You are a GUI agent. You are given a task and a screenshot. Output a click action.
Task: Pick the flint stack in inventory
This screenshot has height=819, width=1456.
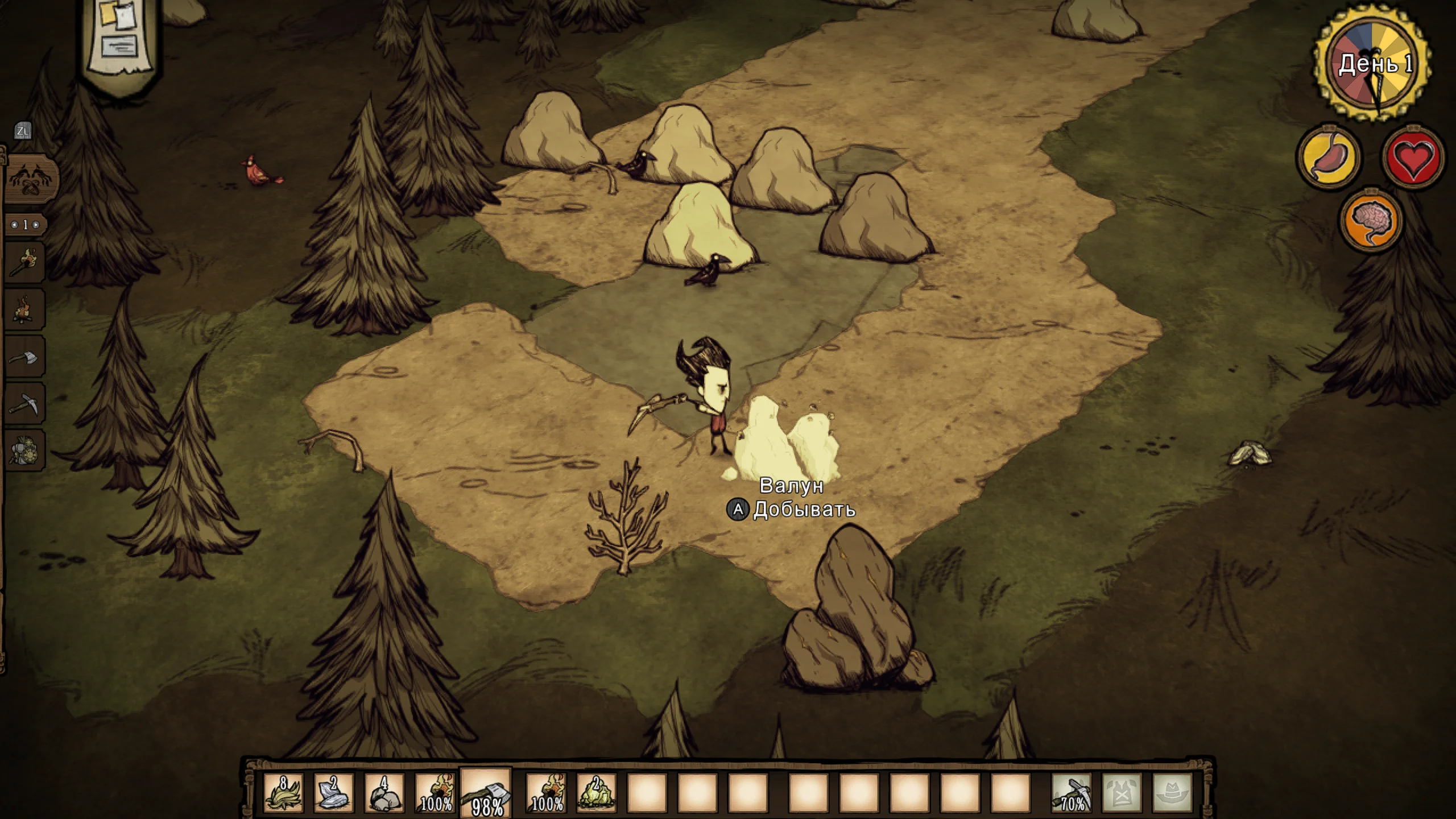point(333,792)
